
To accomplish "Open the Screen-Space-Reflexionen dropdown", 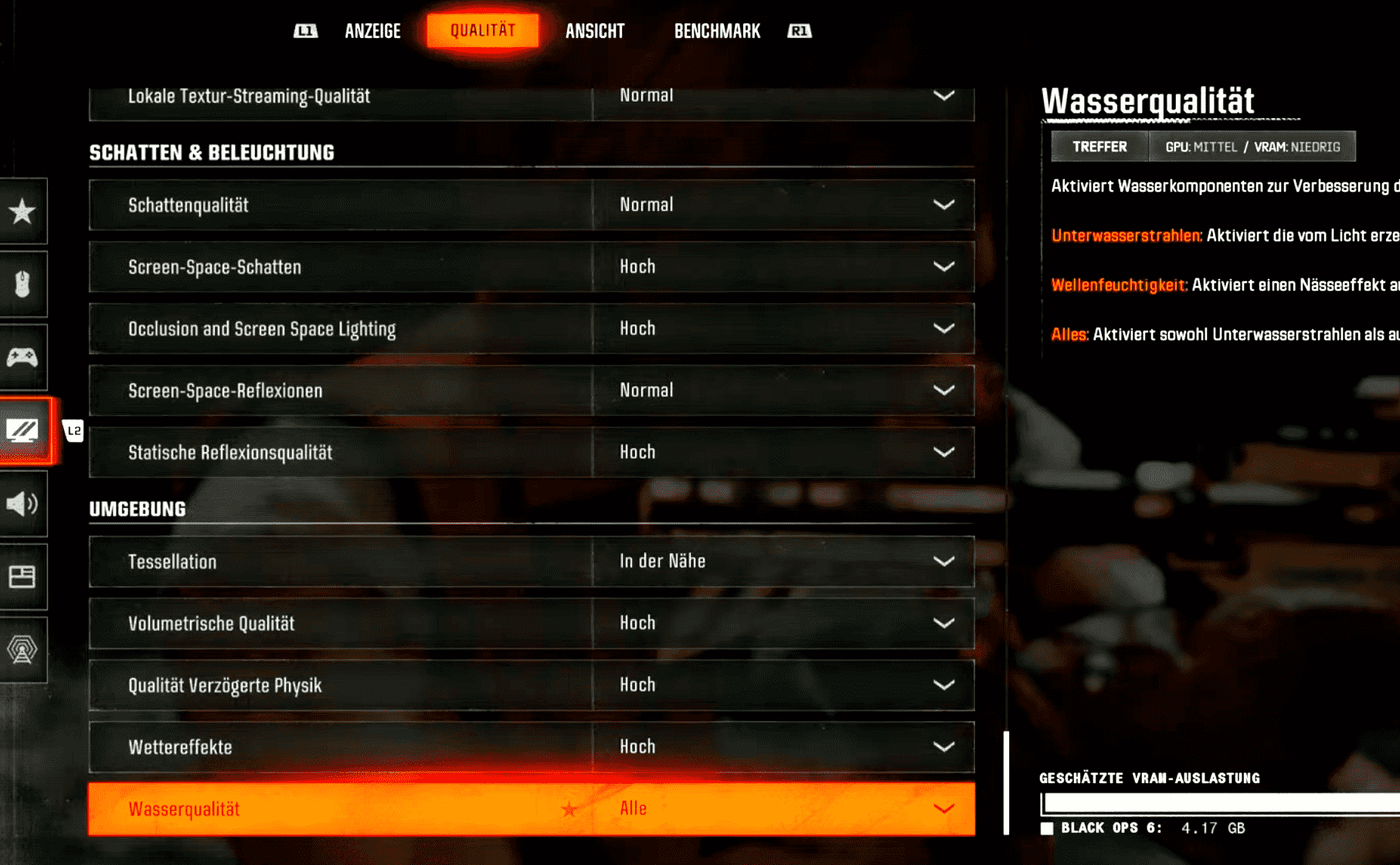I will coord(783,390).
